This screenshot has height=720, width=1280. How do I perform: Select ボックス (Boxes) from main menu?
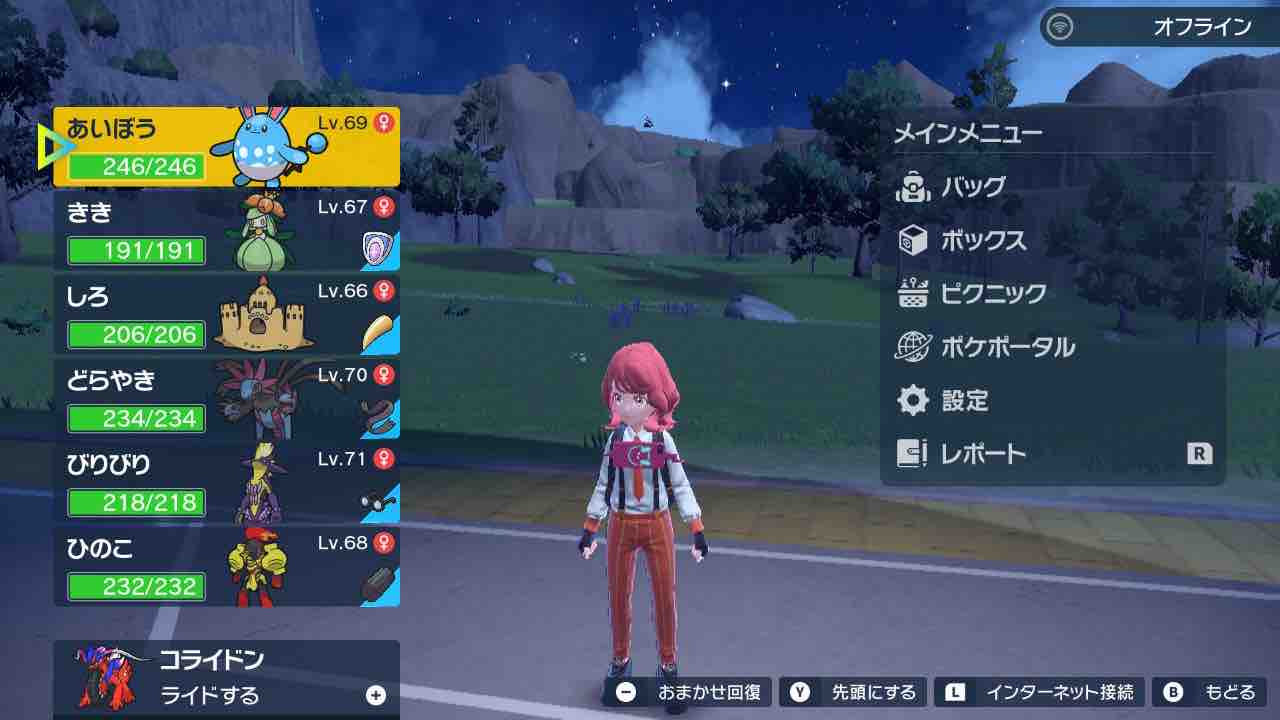tap(982, 241)
